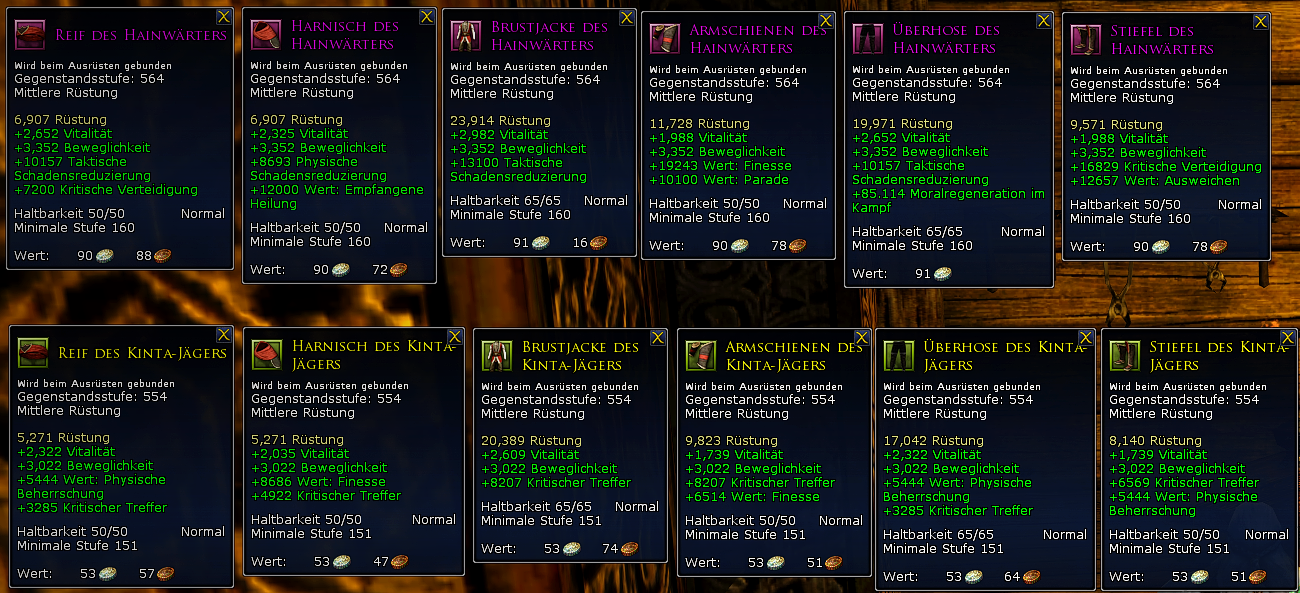Click the Reif des Hainwärters item icon
1300x593 pixels.
[x=32, y=36]
